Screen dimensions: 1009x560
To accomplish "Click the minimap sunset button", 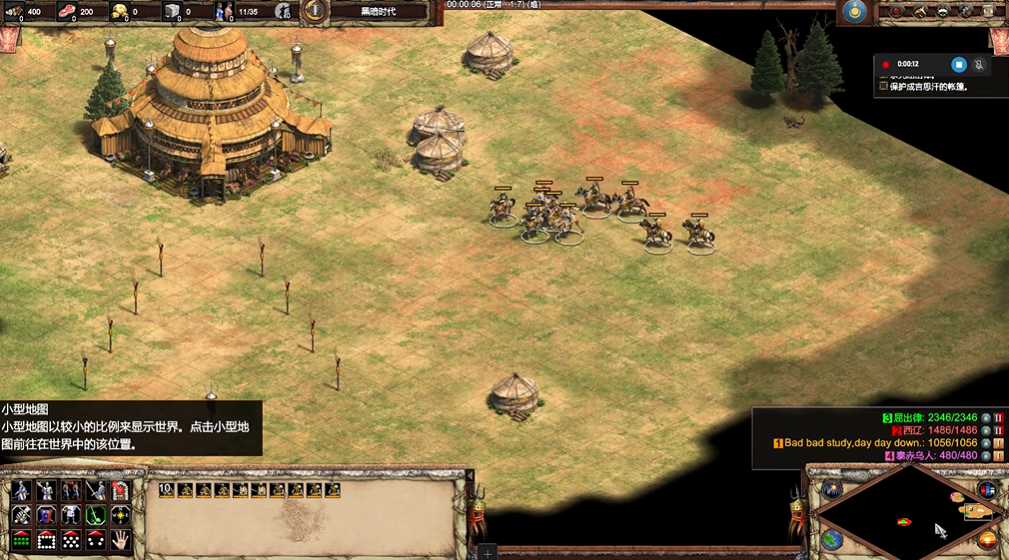I will 987,541.
